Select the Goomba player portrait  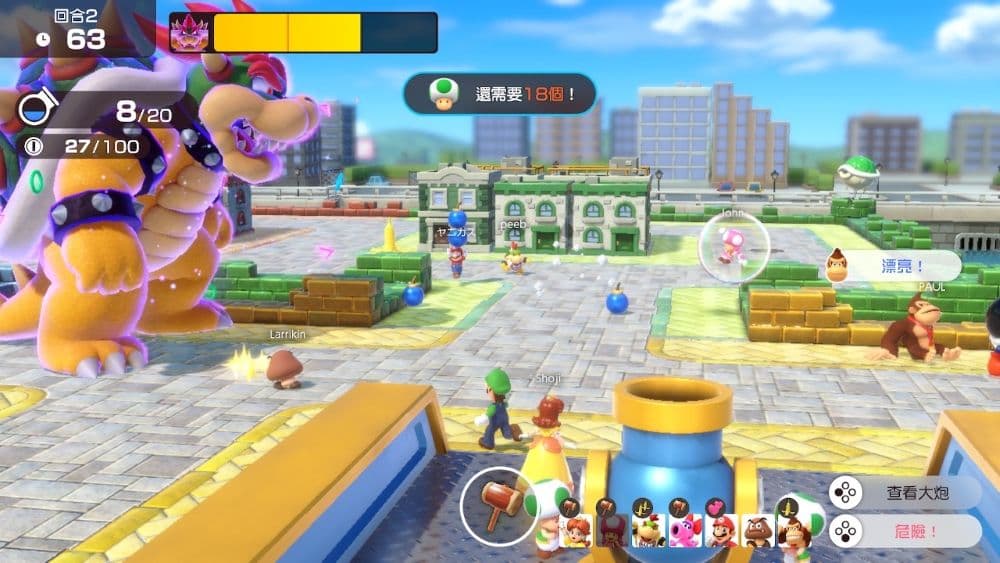click(758, 530)
